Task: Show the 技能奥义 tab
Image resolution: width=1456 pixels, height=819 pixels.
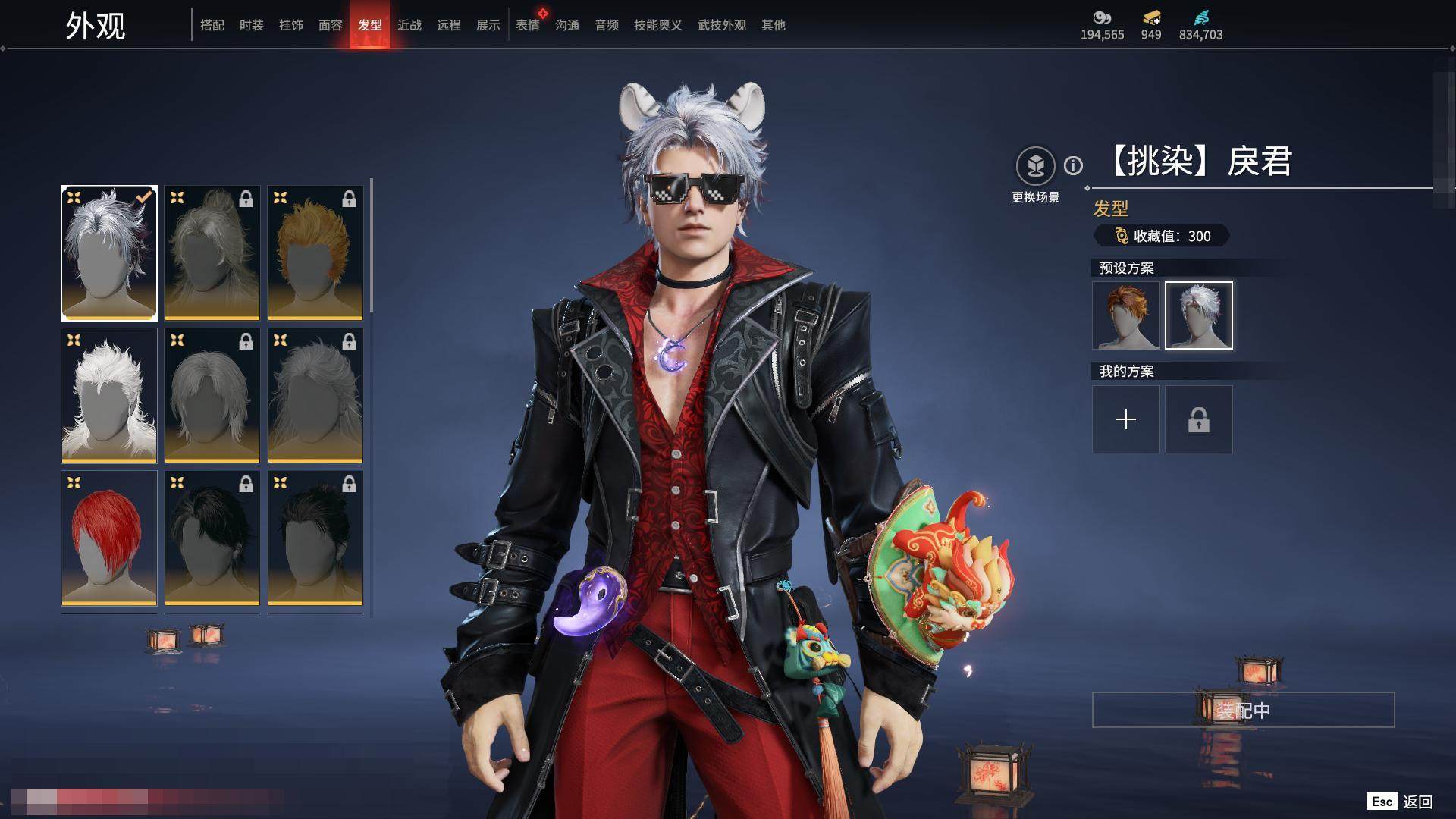Action: (x=658, y=25)
